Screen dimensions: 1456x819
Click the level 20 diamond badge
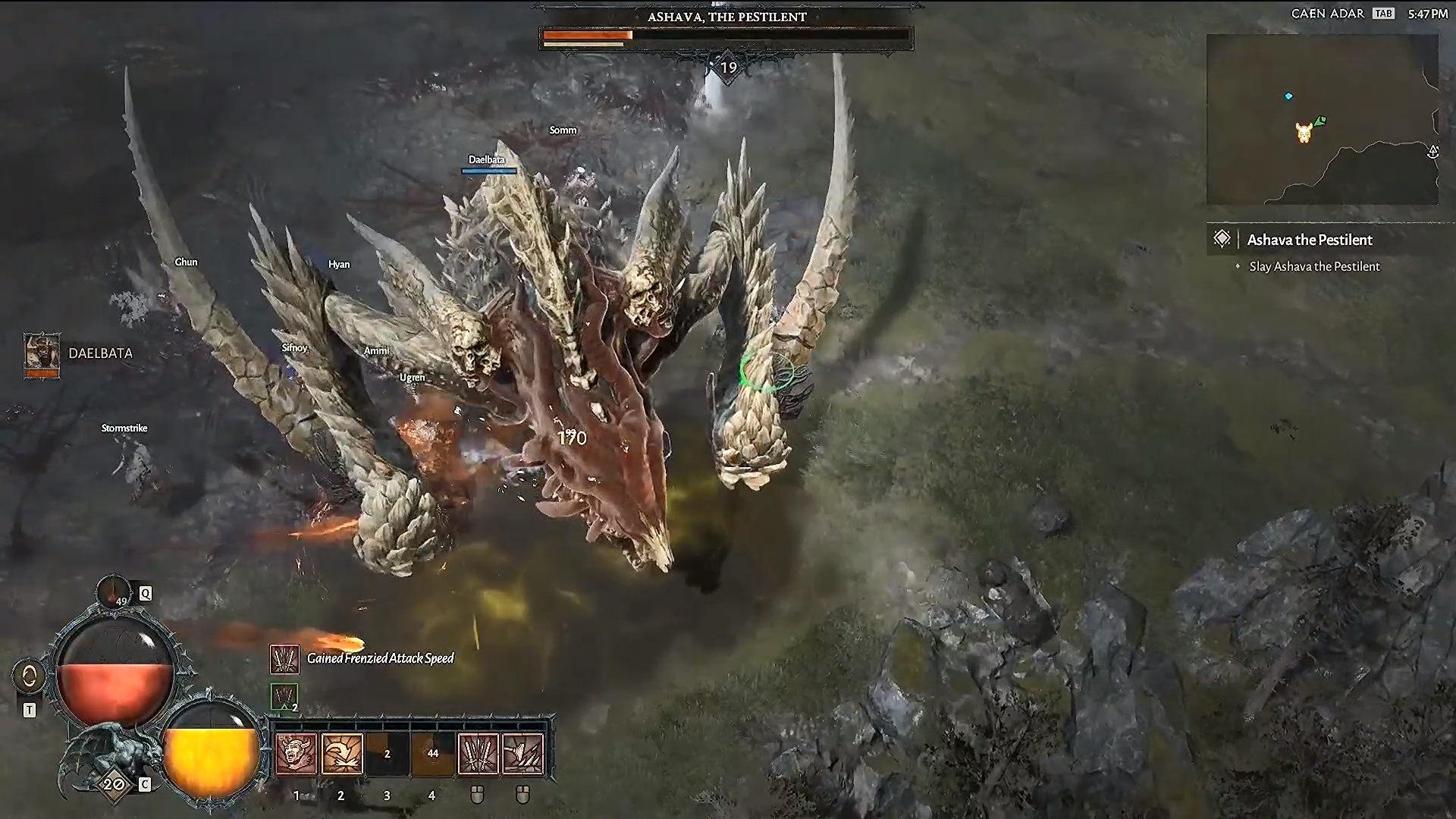click(114, 784)
